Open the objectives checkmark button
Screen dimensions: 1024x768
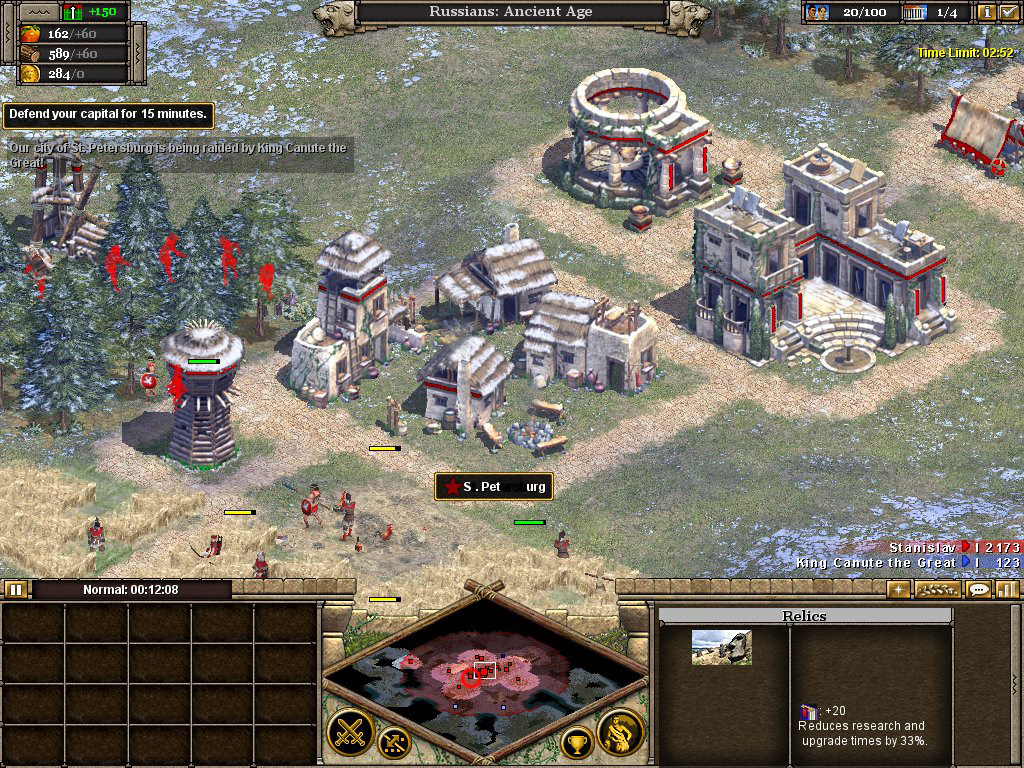(x=1007, y=12)
